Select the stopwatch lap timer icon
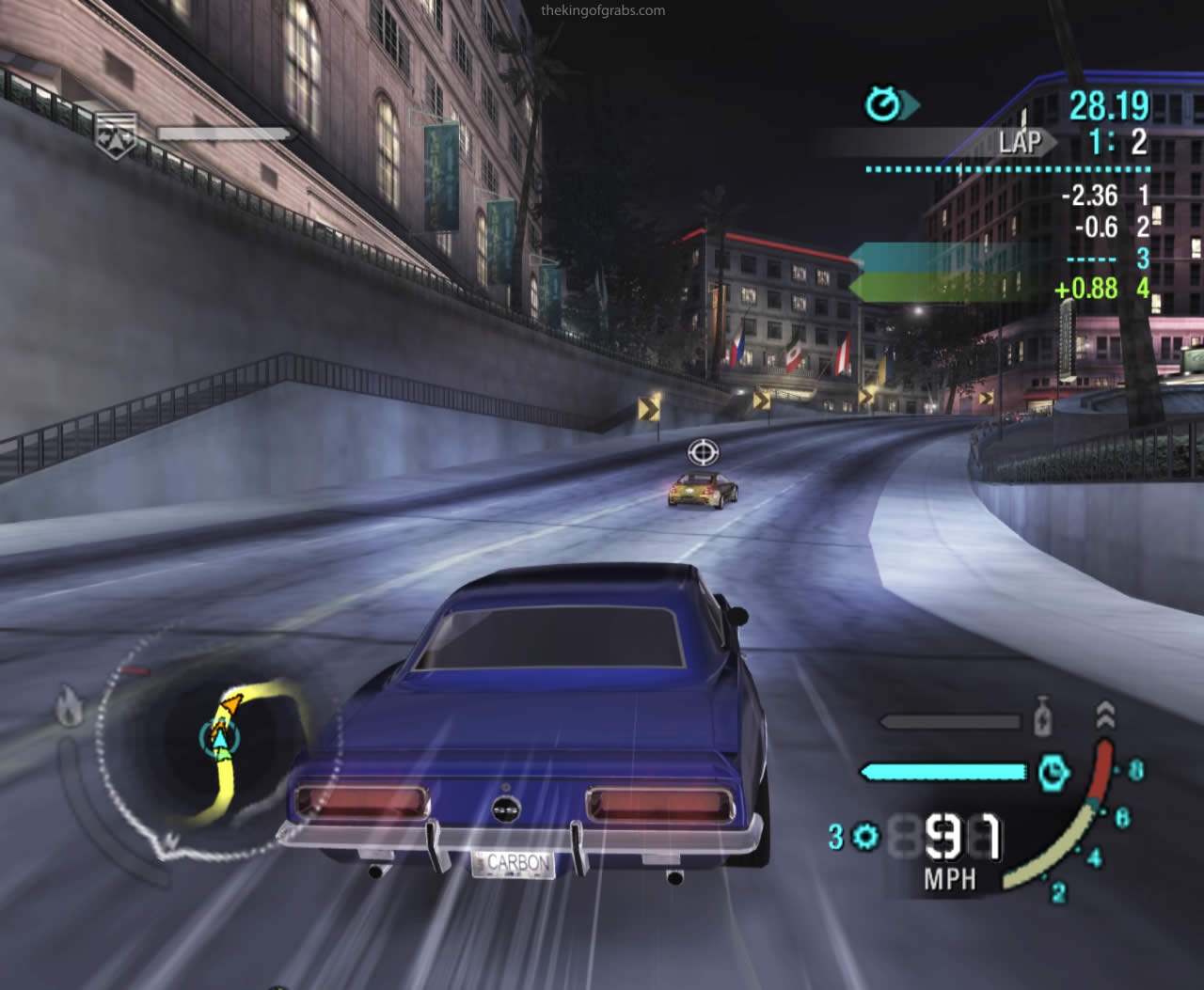The width and height of the screenshot is (1204, 990). click(884, 104)
